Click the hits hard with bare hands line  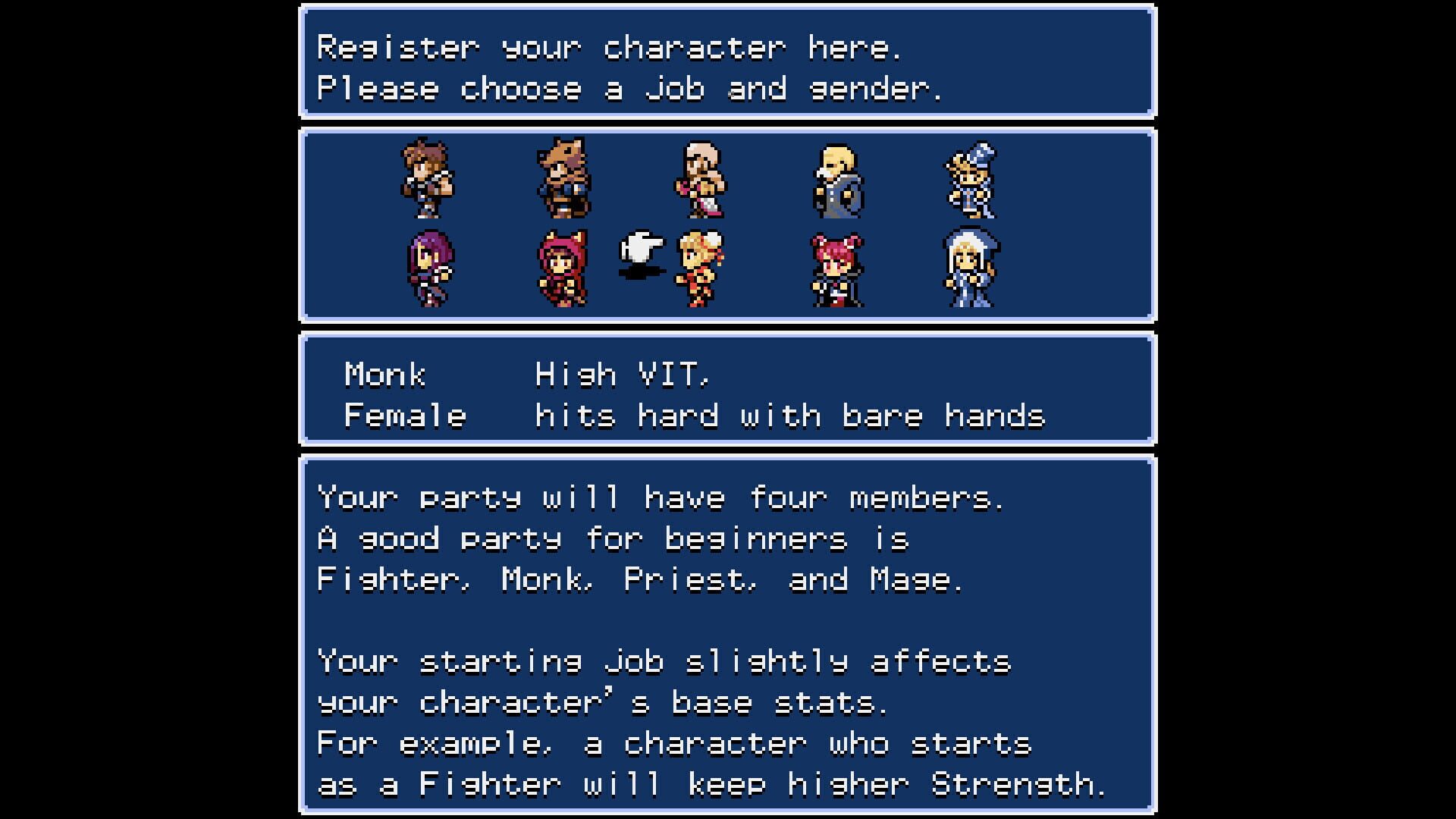(789, 416)
